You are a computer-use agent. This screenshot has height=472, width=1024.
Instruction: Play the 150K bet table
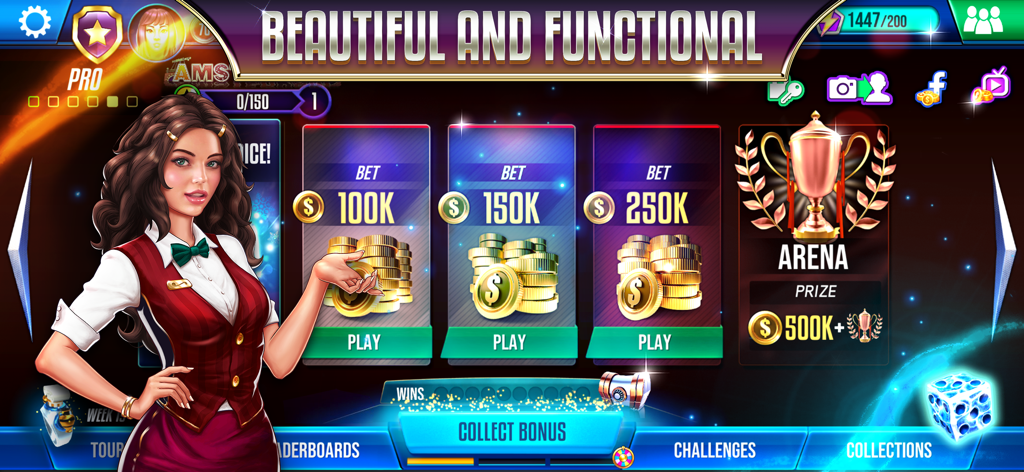(x=510, y=341)
